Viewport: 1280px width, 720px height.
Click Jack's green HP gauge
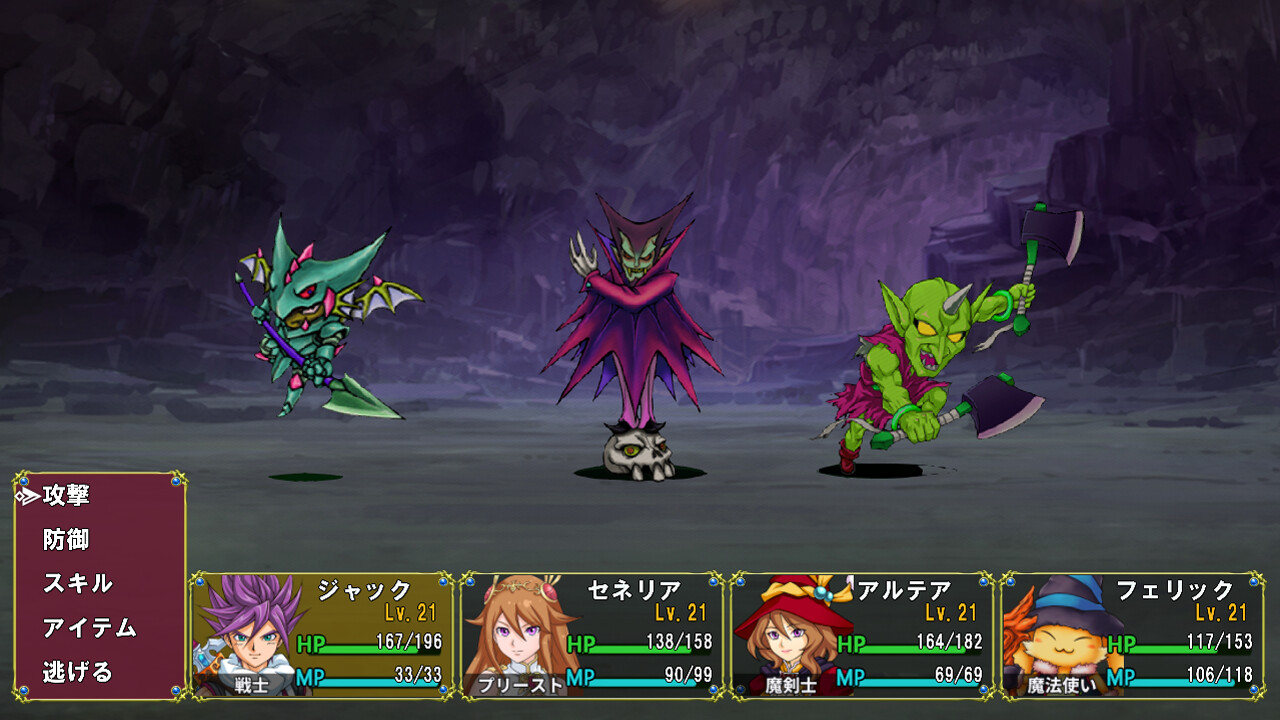(370, 650)
